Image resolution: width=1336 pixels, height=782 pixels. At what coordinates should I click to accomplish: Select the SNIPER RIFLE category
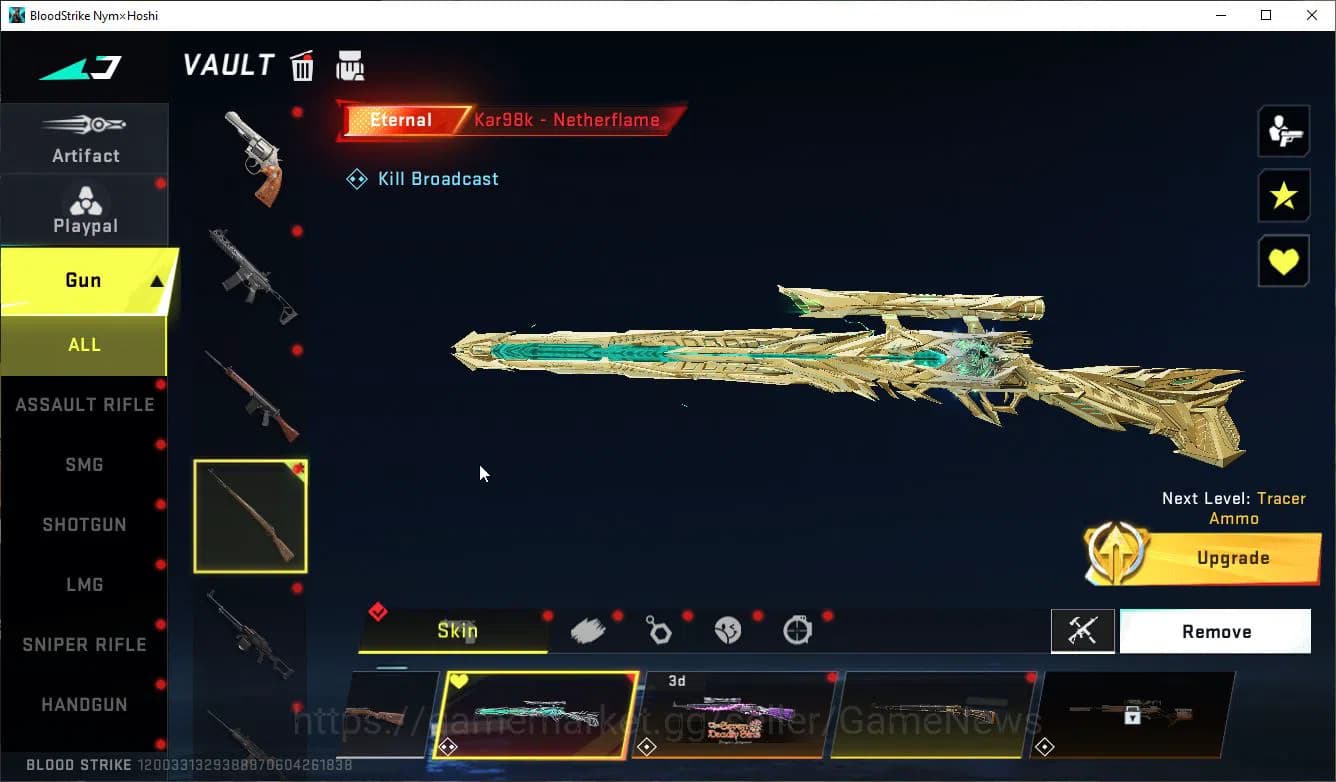click(84, 644)
